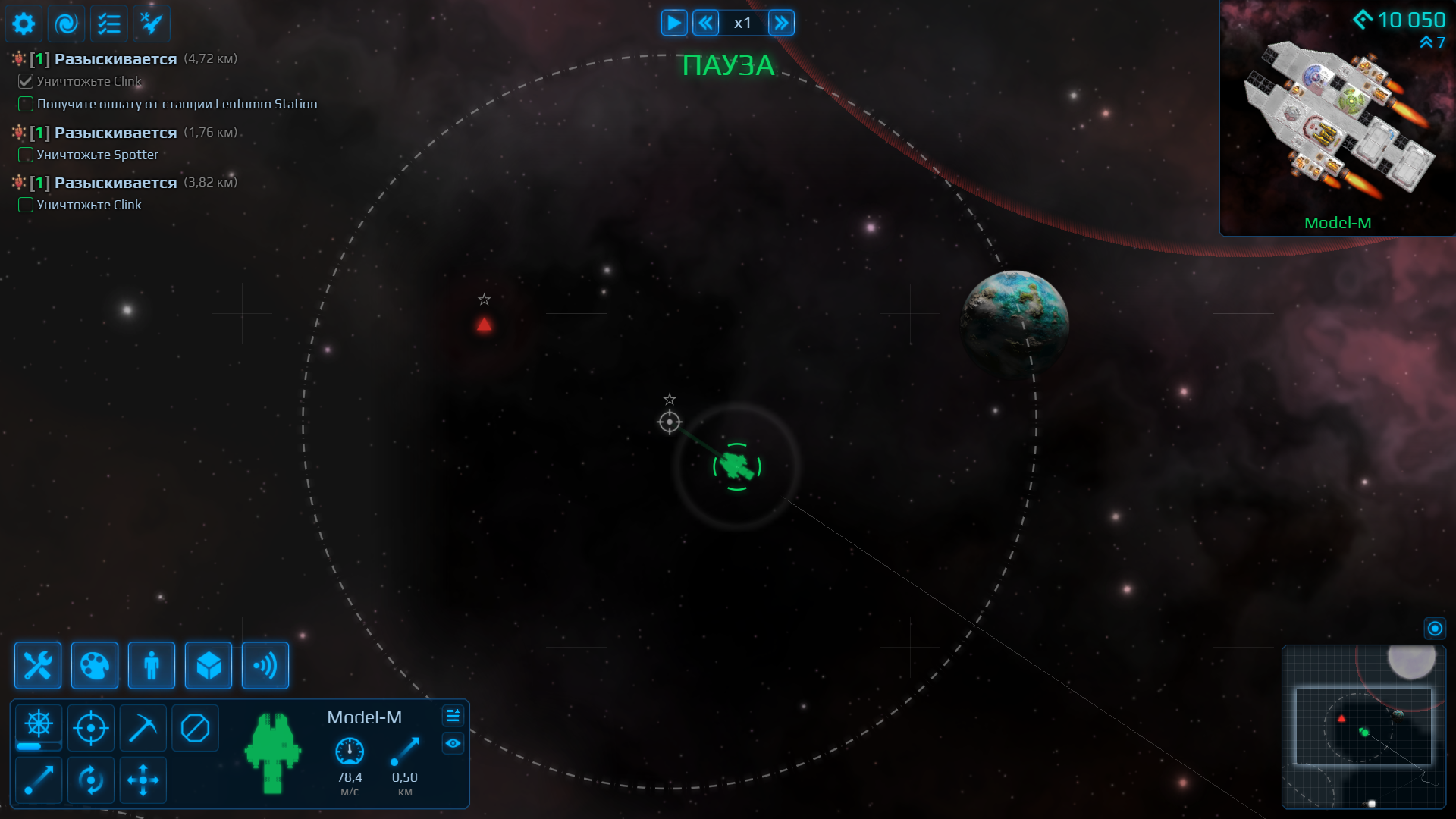This screenshot has width=1456, height=819.
Task: Open the gear settings menu
Action: tap(24, 24)
